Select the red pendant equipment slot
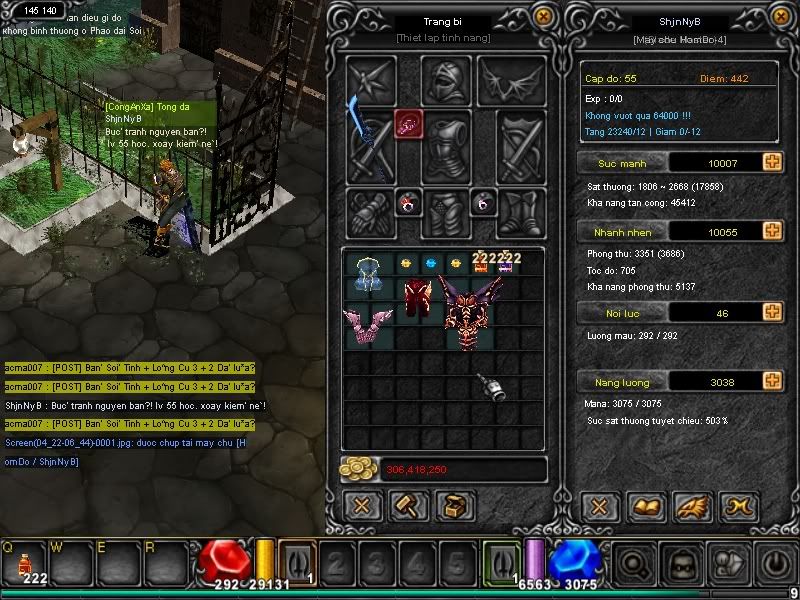 point(409,124)
